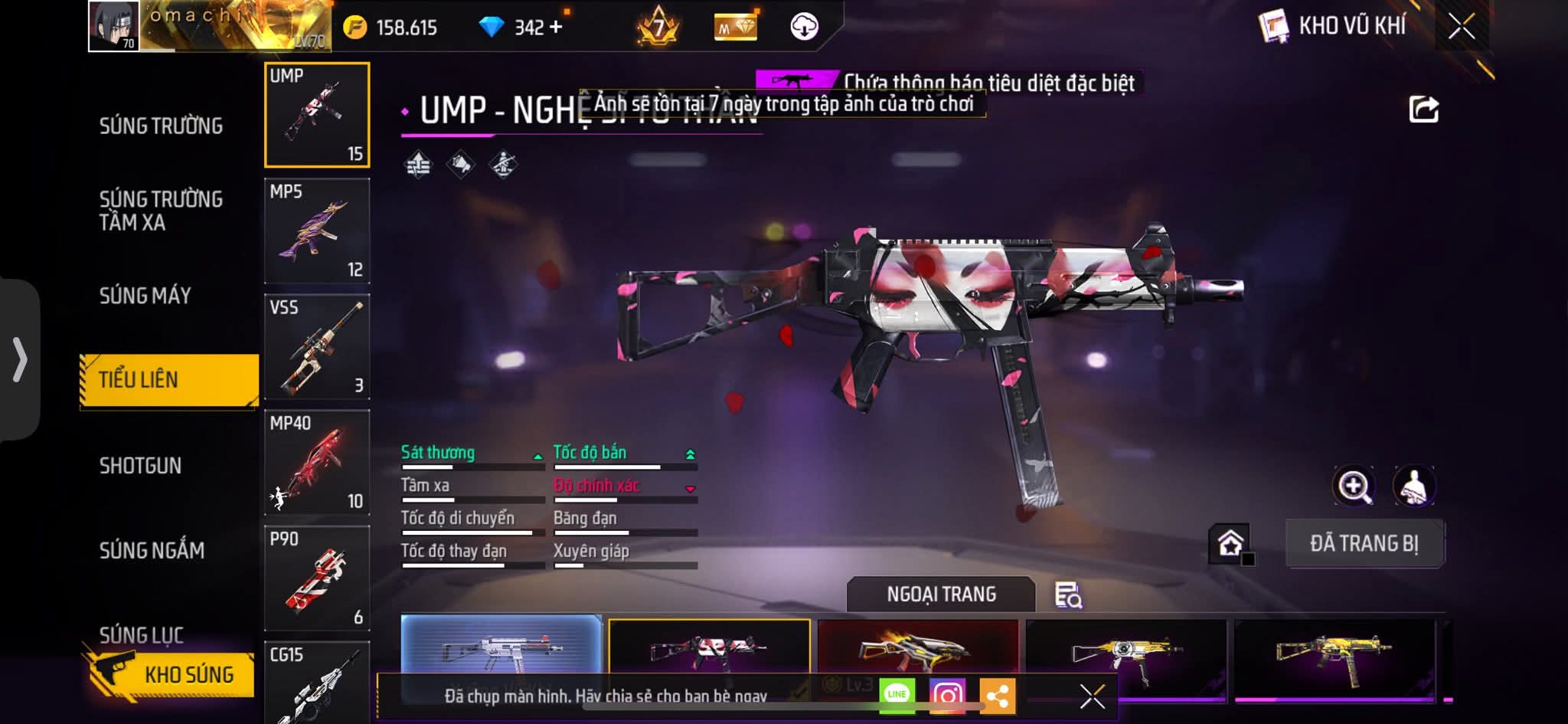
Task: Select the MP5 weapon tile
Action: pos(317,231)
